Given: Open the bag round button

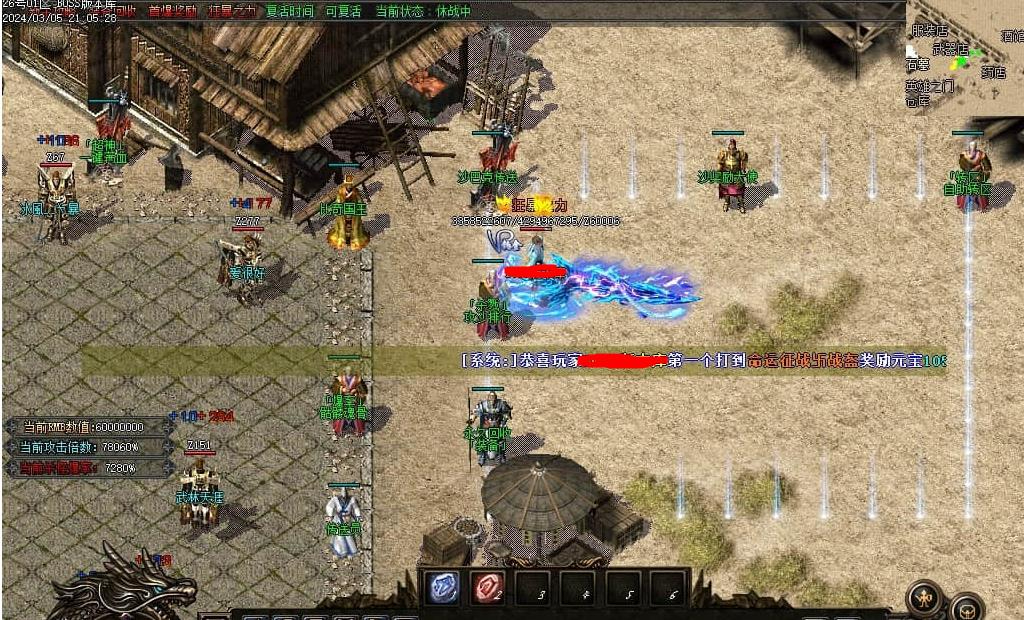Looking at the screenshot, I should [967, 607].
